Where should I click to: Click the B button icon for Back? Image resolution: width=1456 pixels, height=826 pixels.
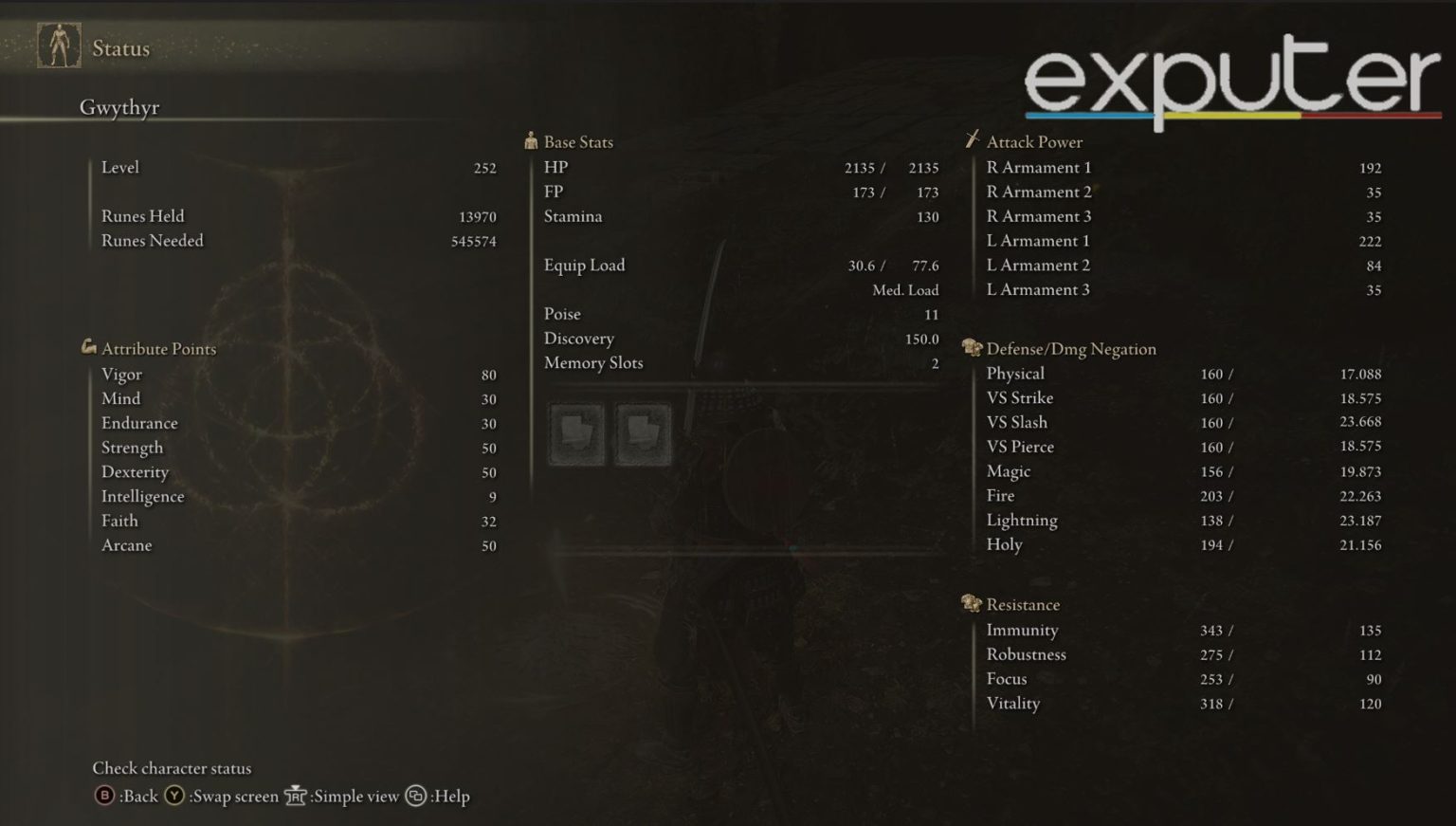103,797
